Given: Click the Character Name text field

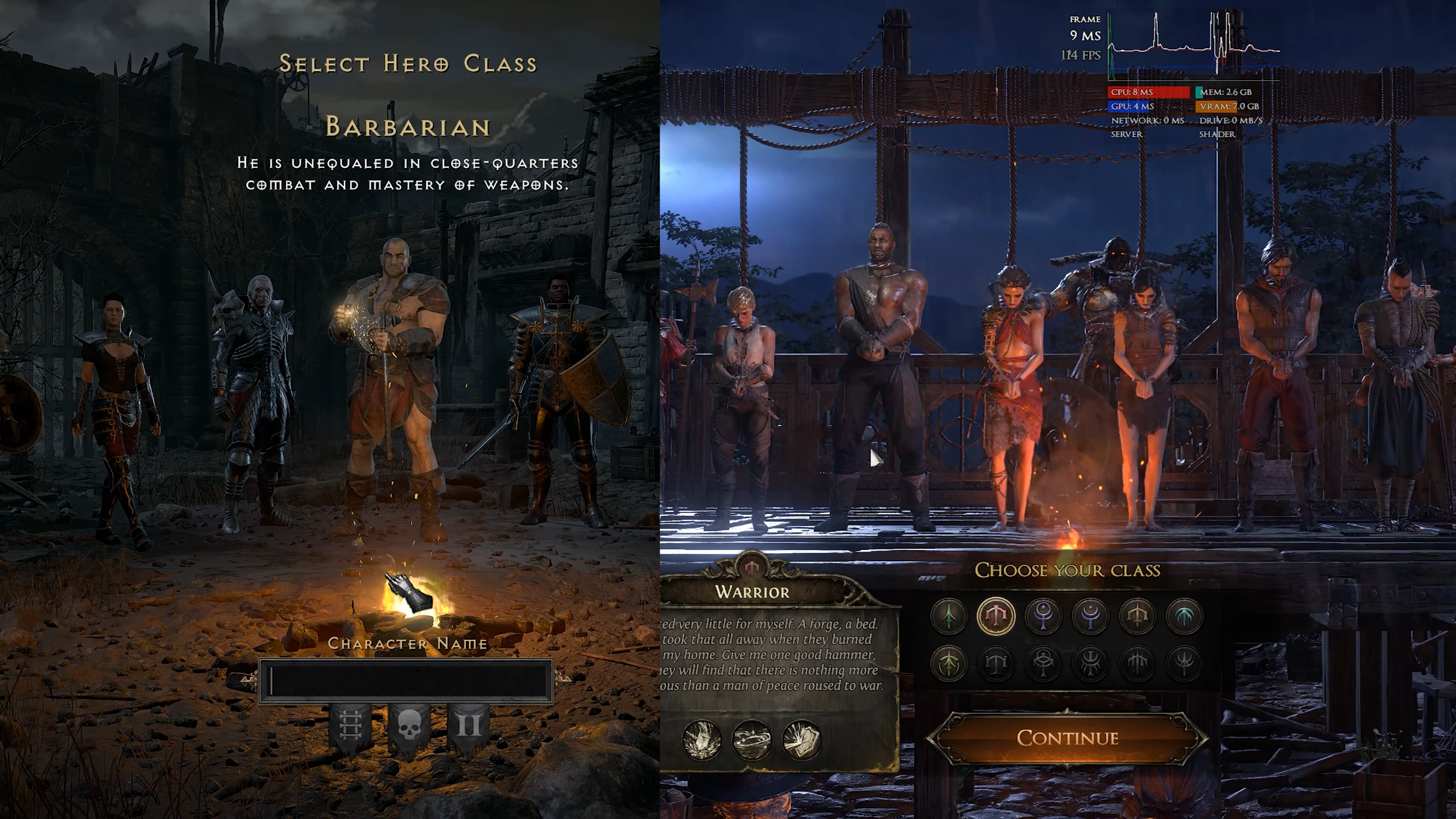Looking at the screenshot, I should pos(406,681).
